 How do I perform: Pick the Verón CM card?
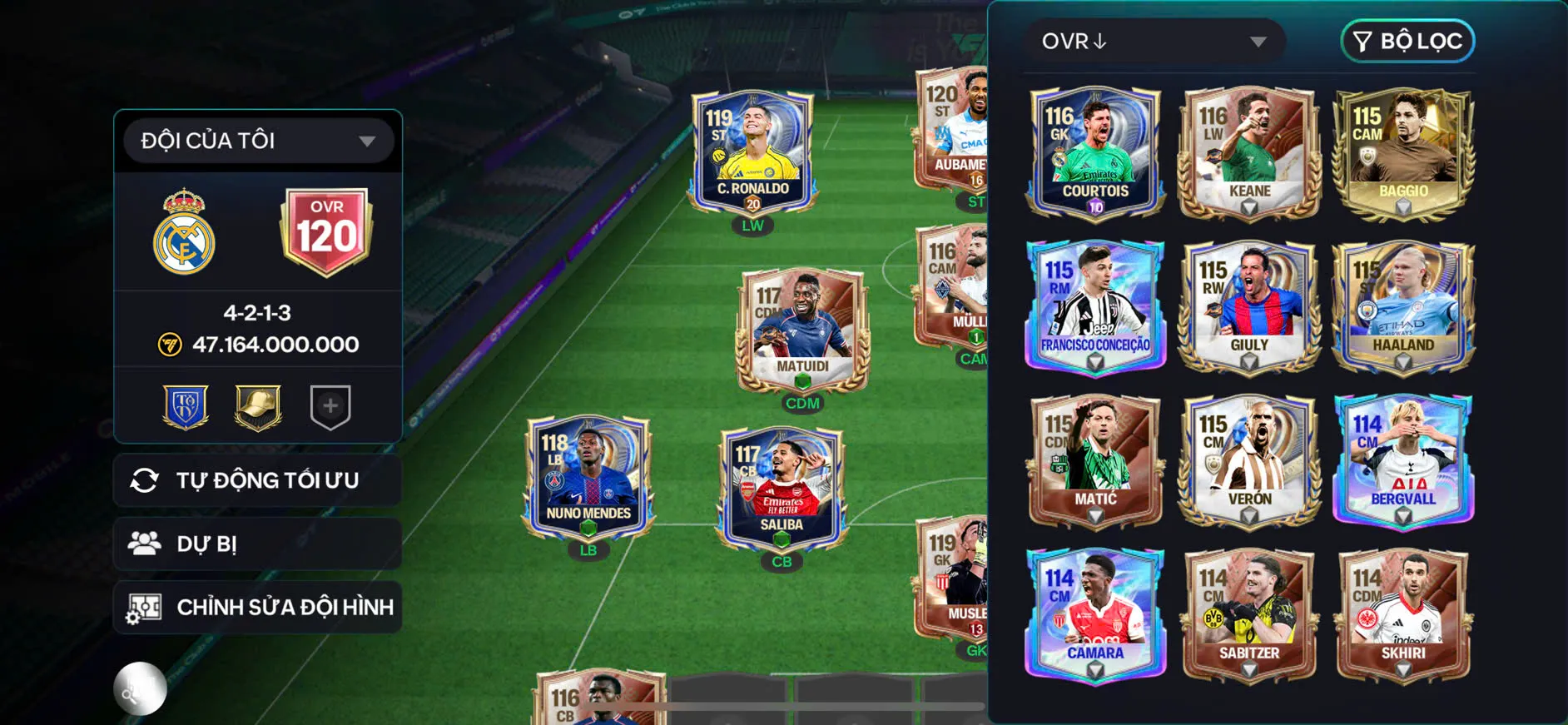coord(1249,459)
